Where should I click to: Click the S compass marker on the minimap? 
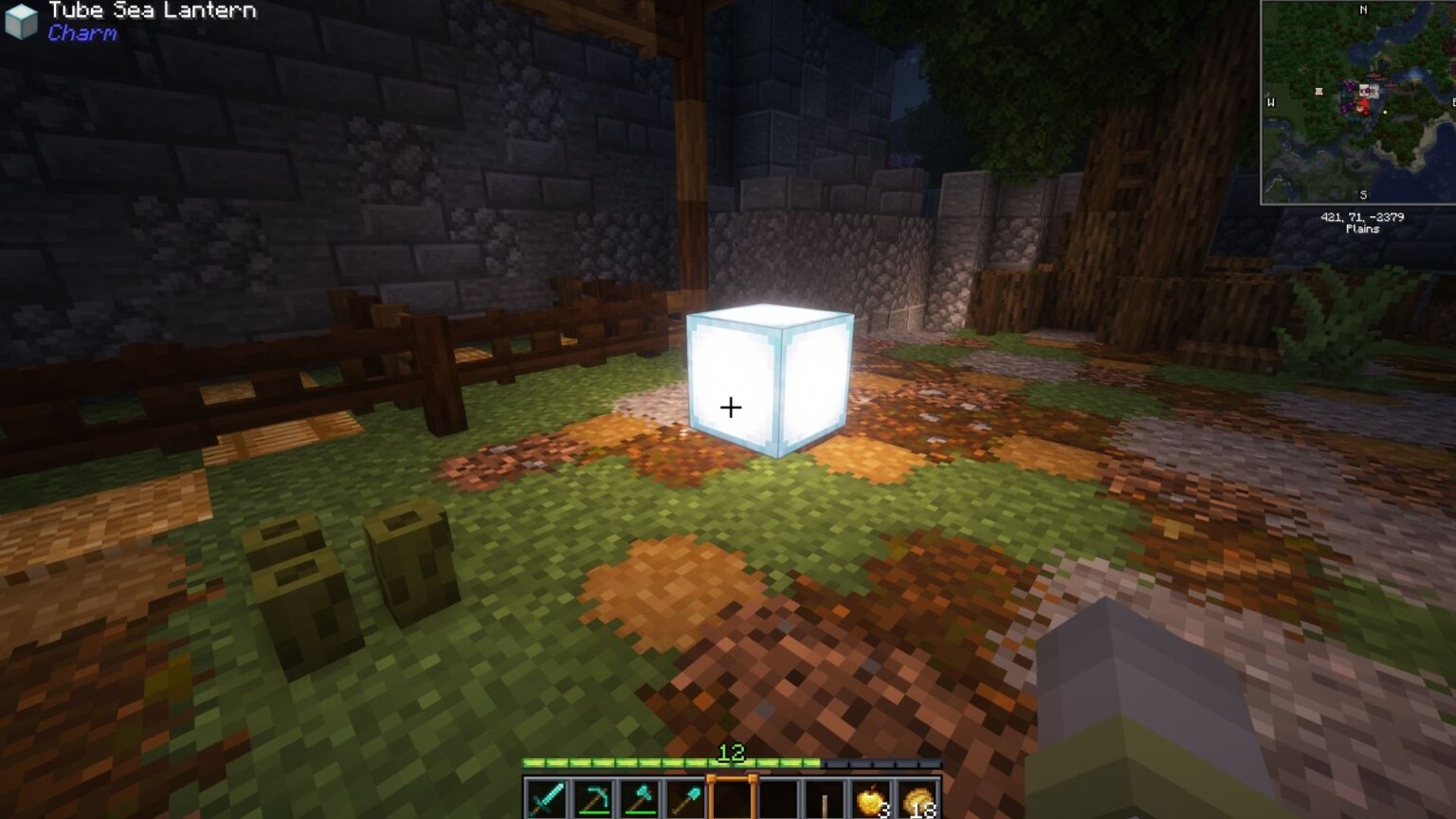[x=1363, y=194]
